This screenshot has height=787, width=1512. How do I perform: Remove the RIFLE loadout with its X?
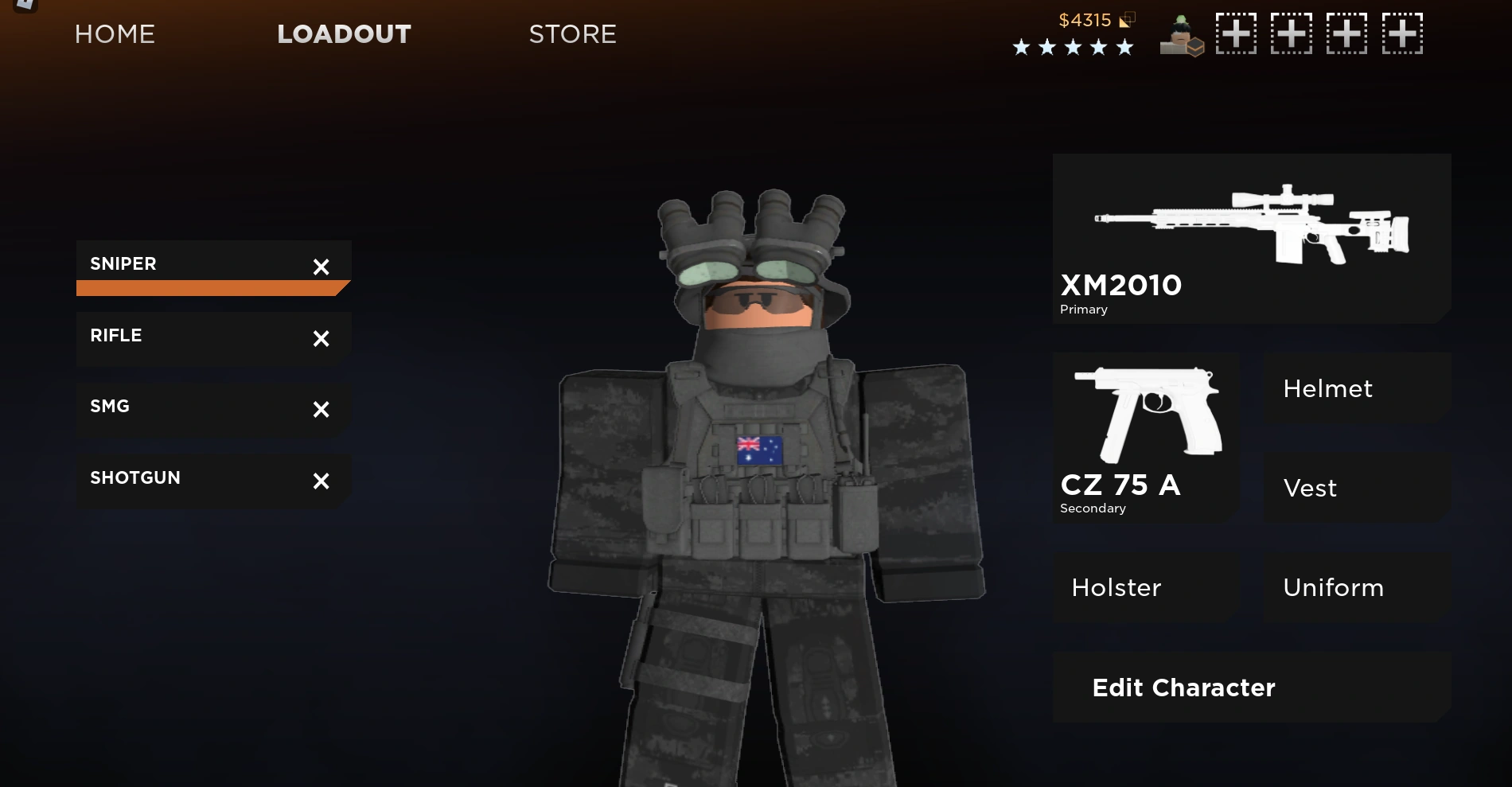[321, 339]
